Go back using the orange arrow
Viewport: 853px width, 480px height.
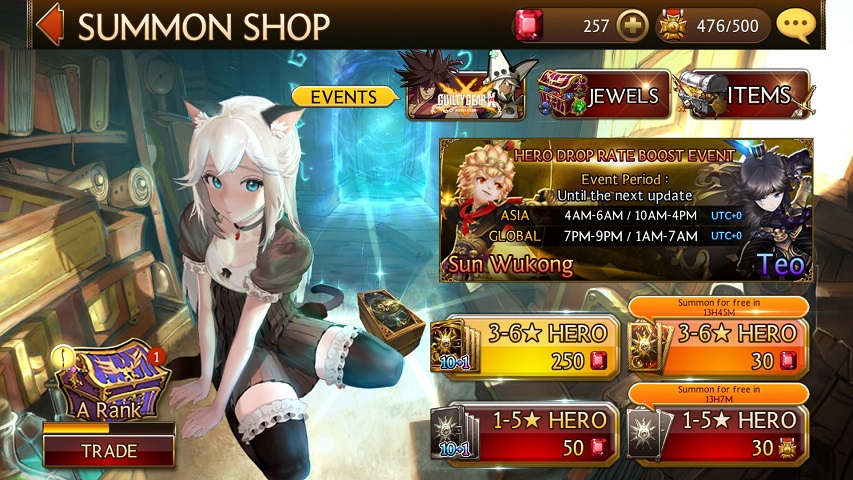pyautogui.click(x=49, y=25)
